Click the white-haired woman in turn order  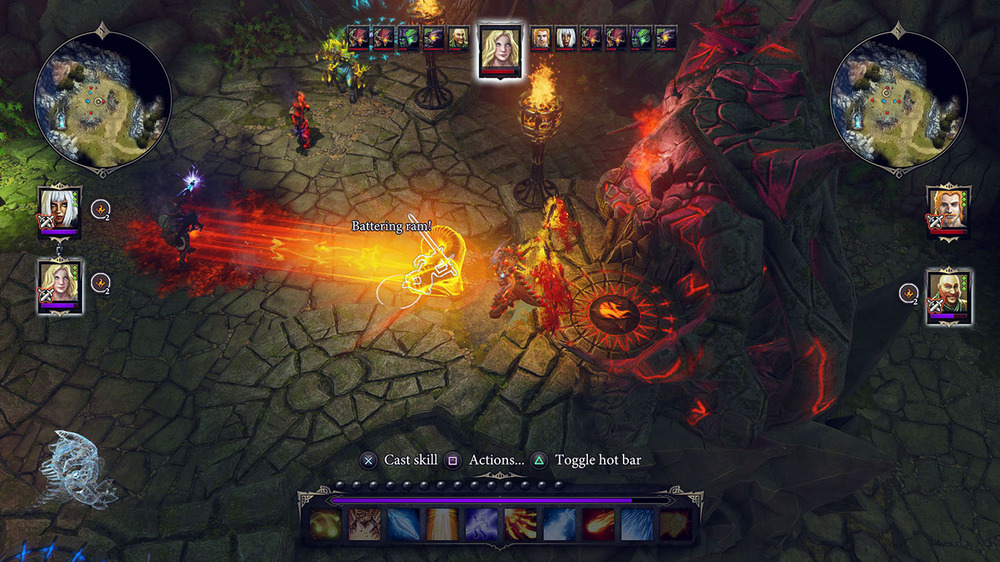coord(566,38)
